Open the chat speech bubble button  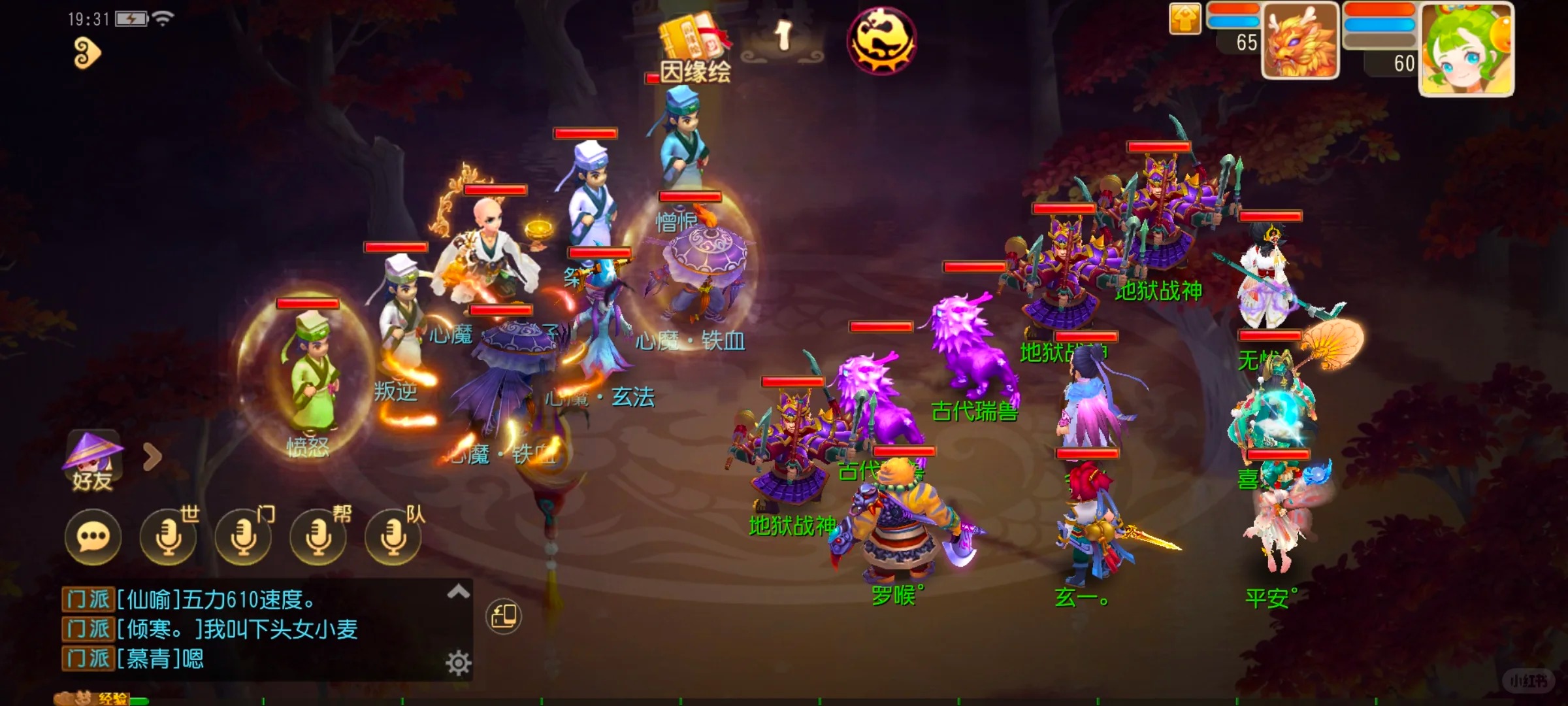click(x=93, y=537)
